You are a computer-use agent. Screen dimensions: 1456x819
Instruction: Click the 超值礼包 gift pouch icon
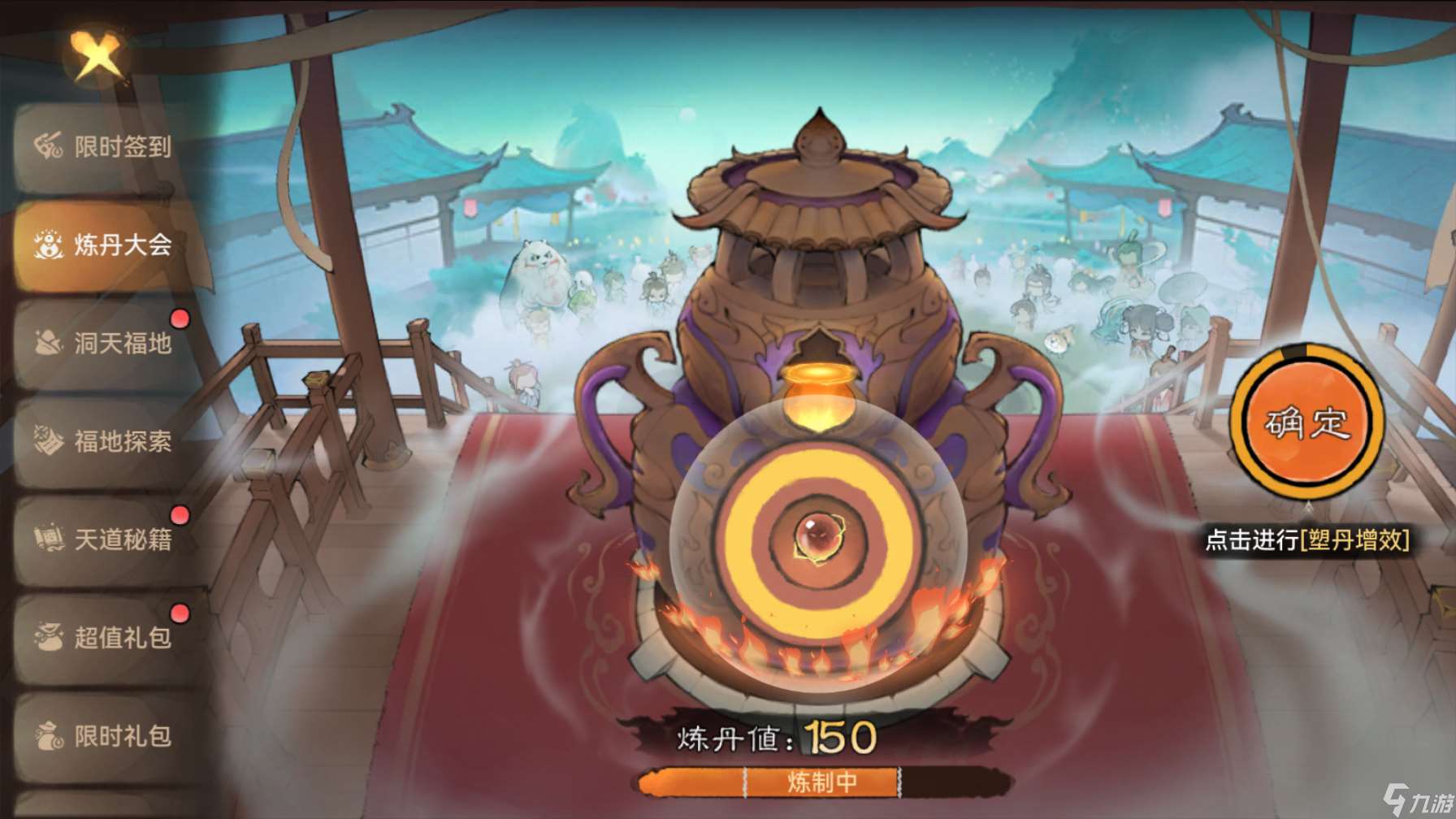(x=48, y=638)
